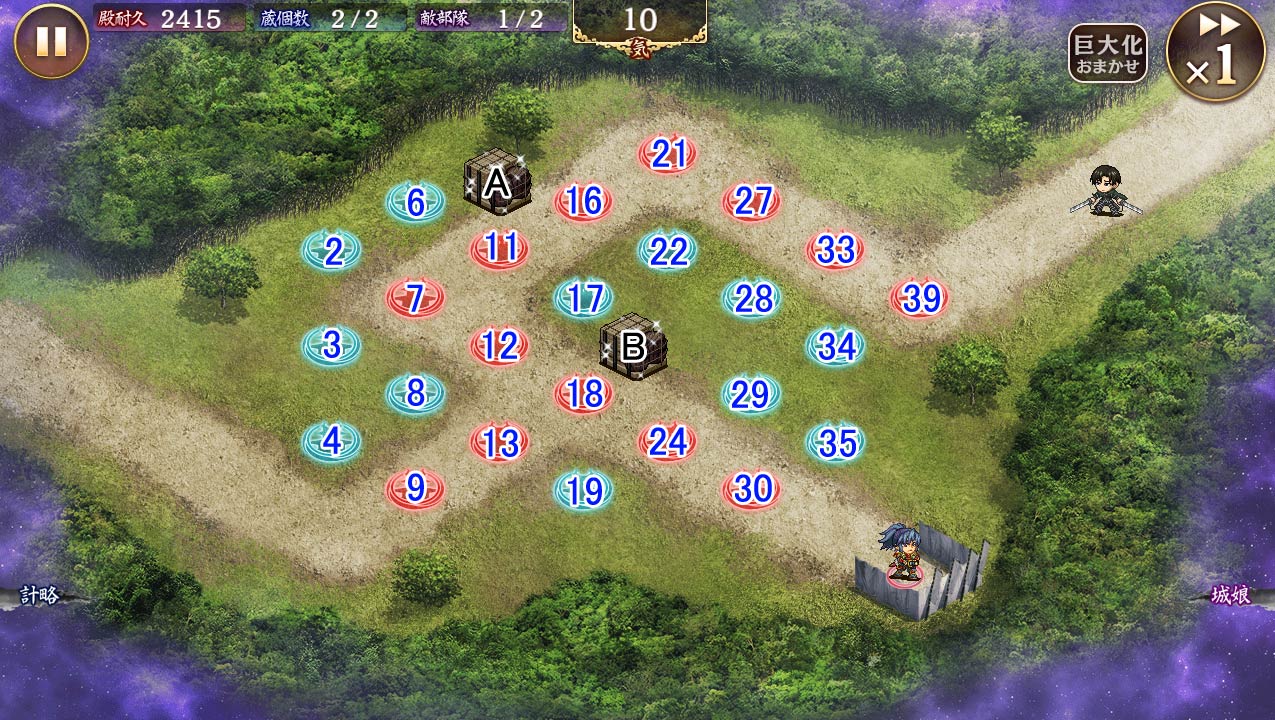Image resolution: width=1275 pixels, height=720 pixels.
Task: Choose red placement tile 9
Action: [x=415, y=489]
